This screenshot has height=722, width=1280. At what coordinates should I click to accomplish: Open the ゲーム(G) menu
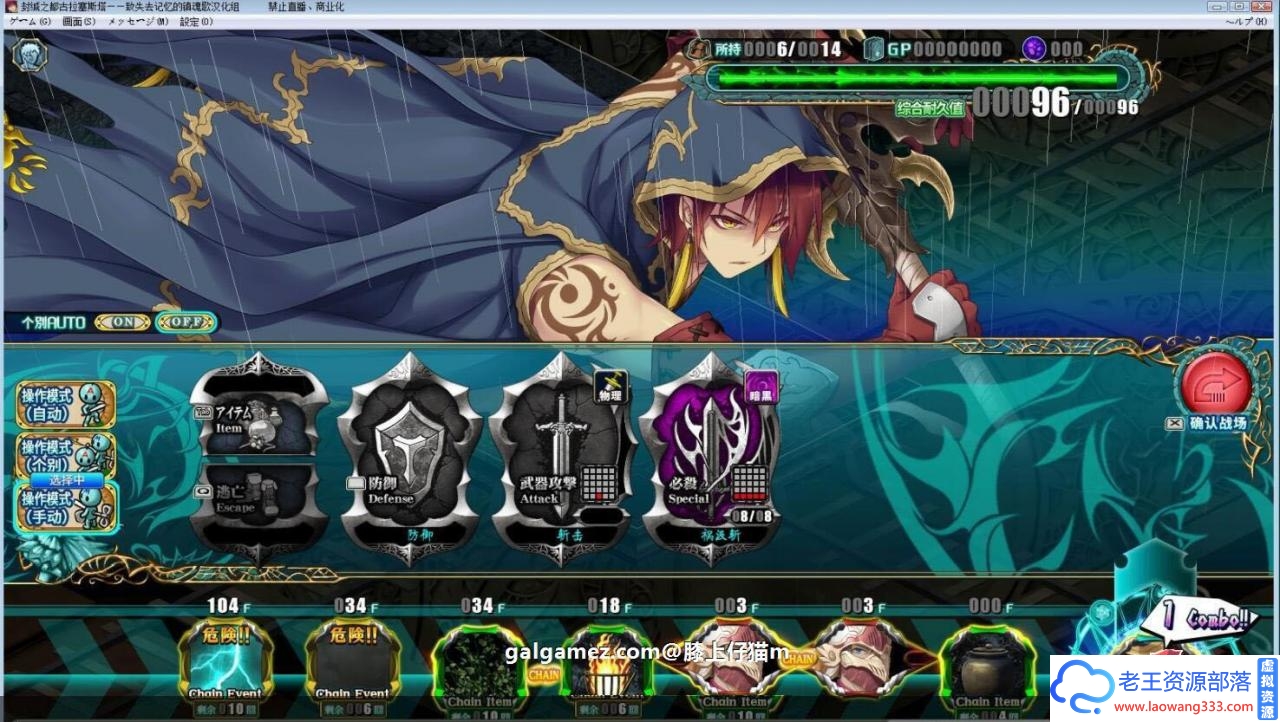point(30,21)
